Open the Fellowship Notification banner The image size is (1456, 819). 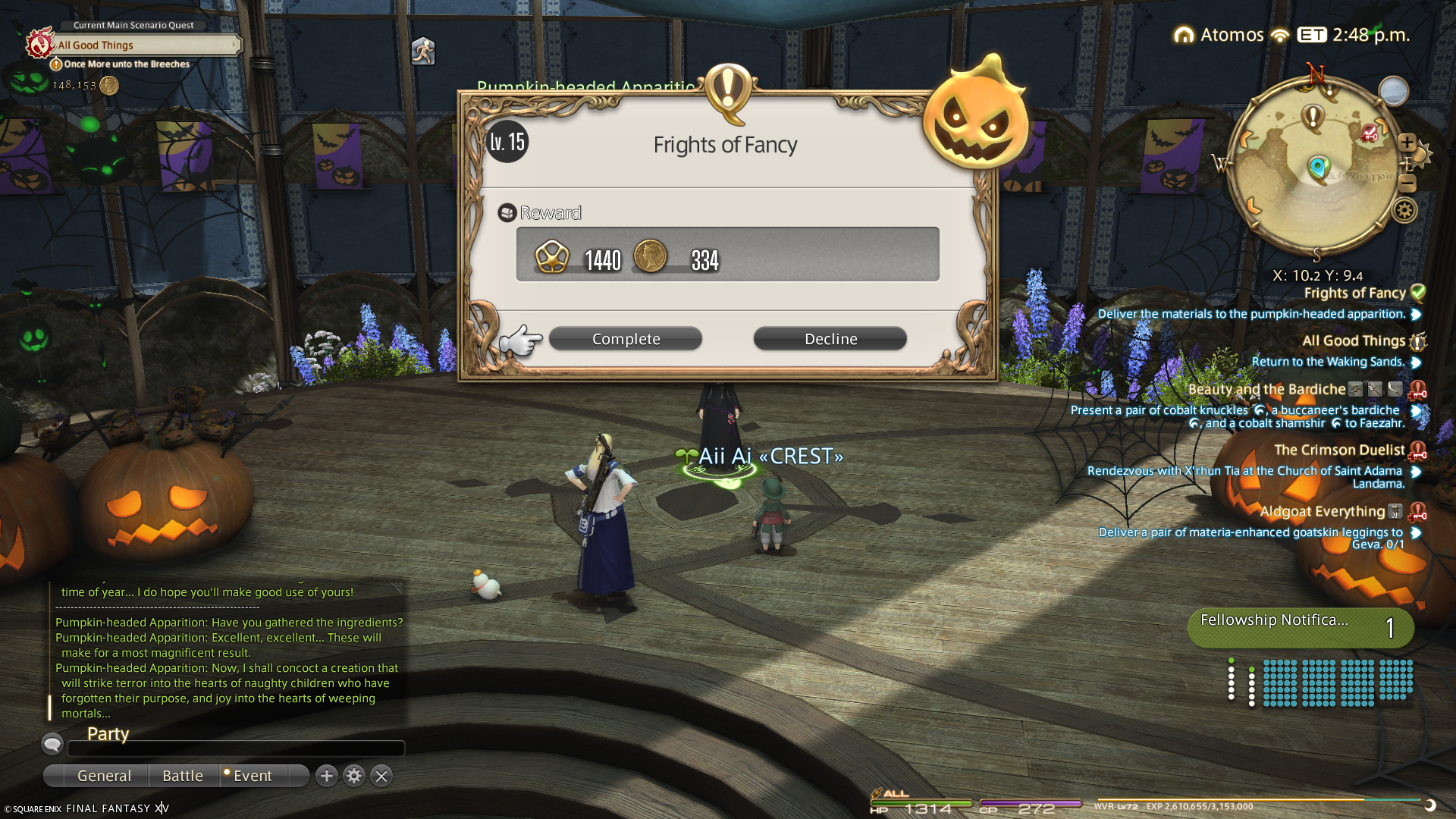(1300, 628)
